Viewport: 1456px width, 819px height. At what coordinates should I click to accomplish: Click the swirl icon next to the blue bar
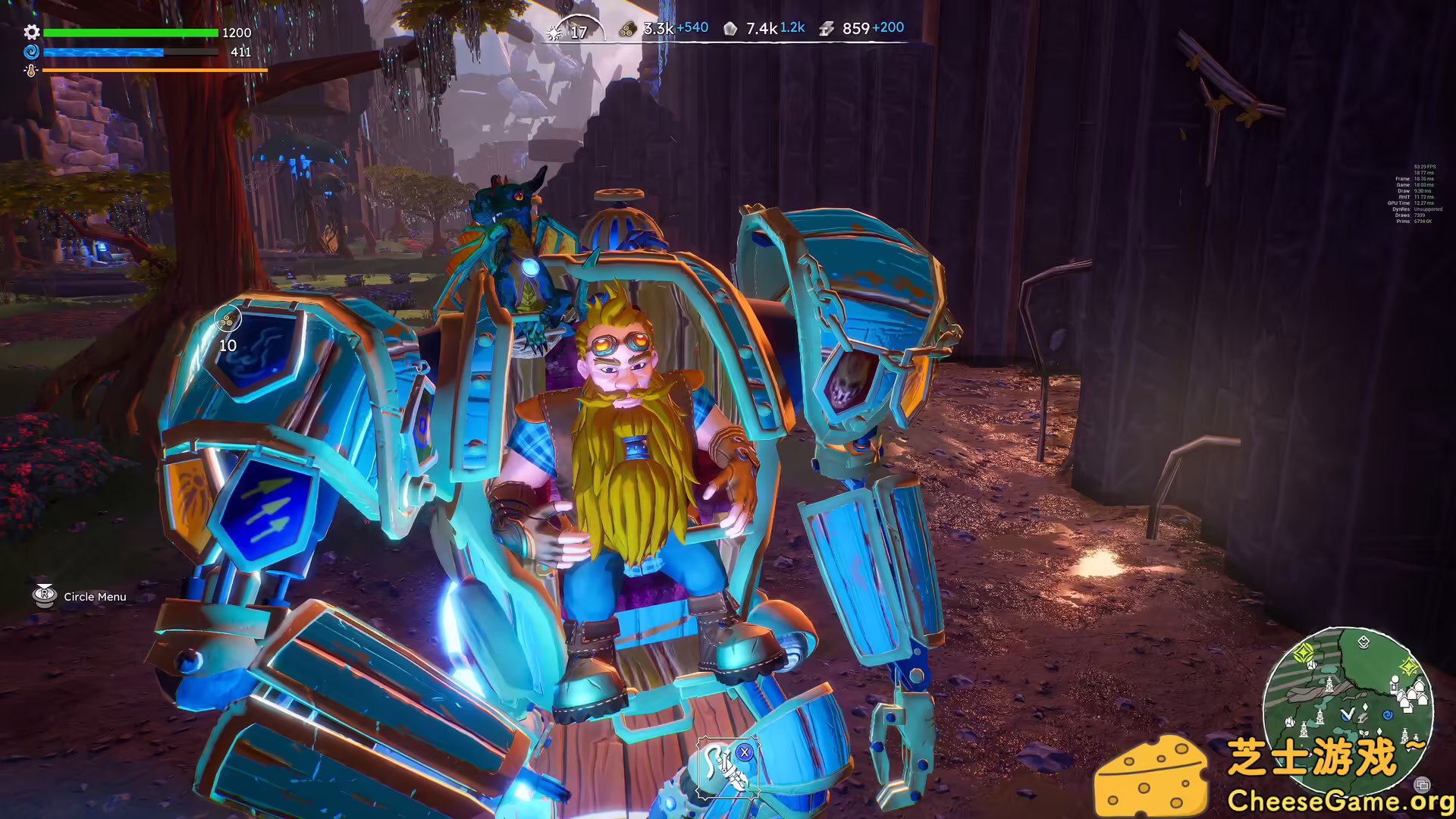[30, 52]
